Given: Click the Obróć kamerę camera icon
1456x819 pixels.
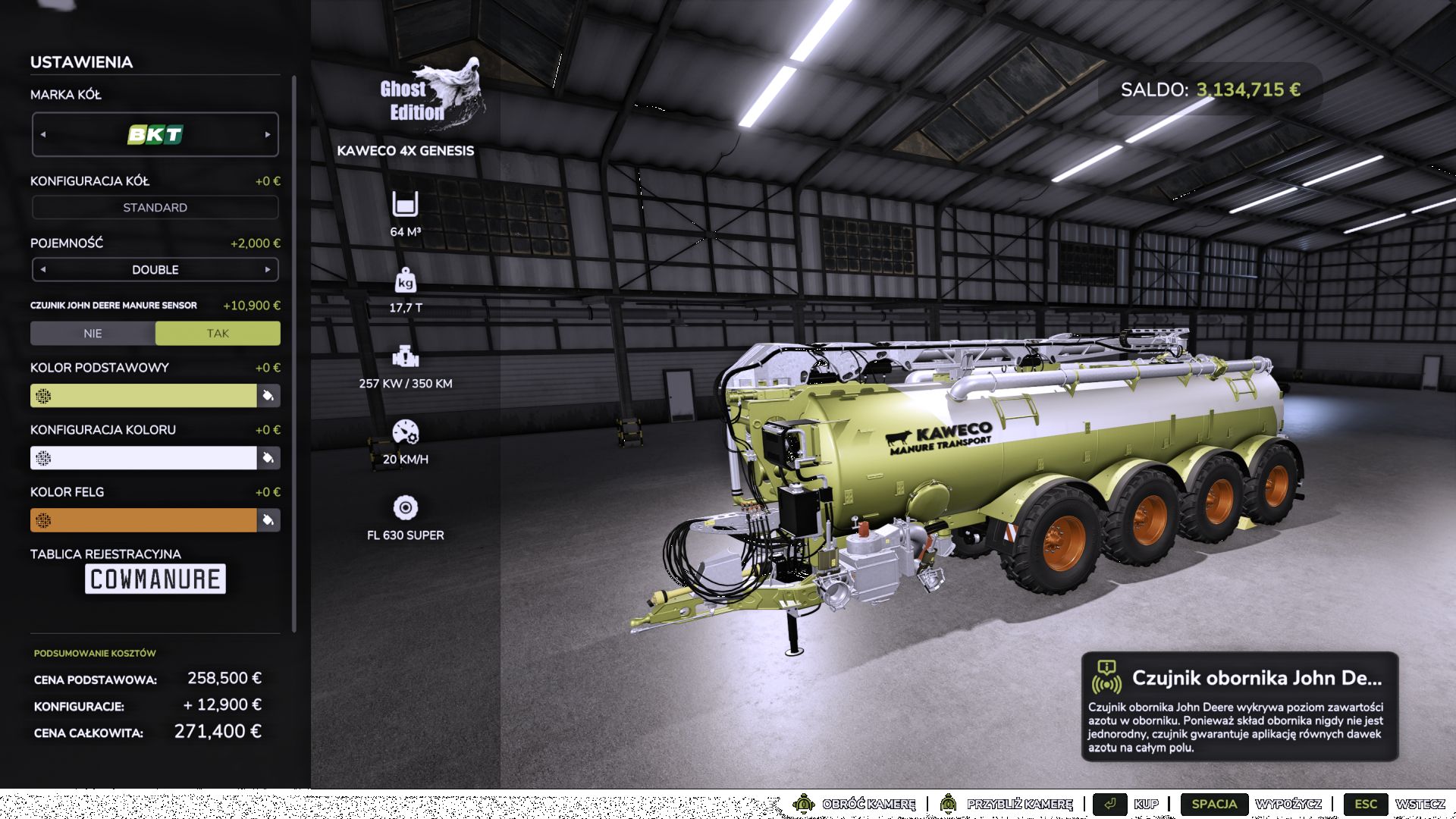Looking at the screenshot, I should tap(803, 804).
